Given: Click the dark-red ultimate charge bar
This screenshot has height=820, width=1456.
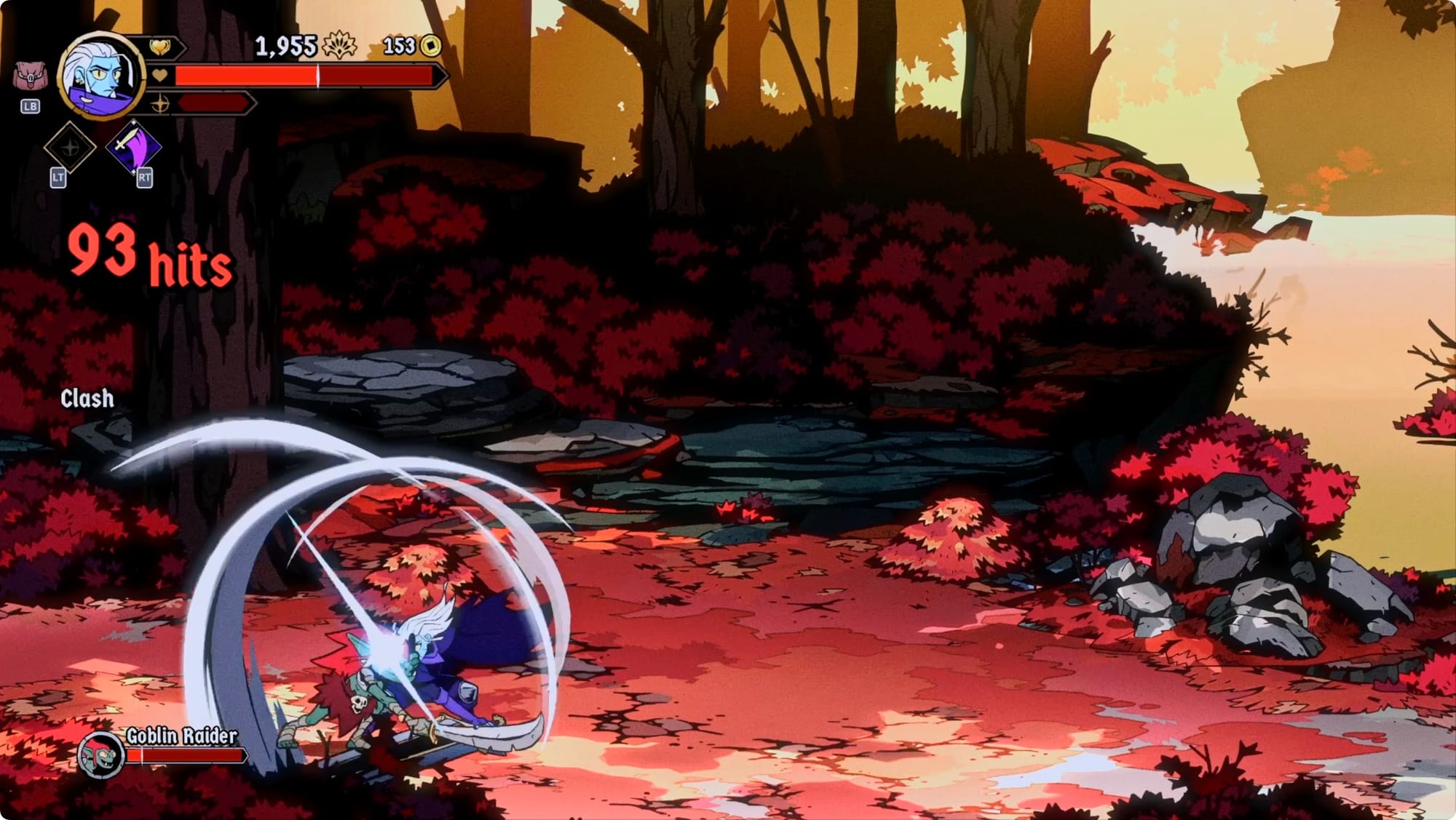Looking at the screenshot, I should pyautogui.click(x=214, y=103).
